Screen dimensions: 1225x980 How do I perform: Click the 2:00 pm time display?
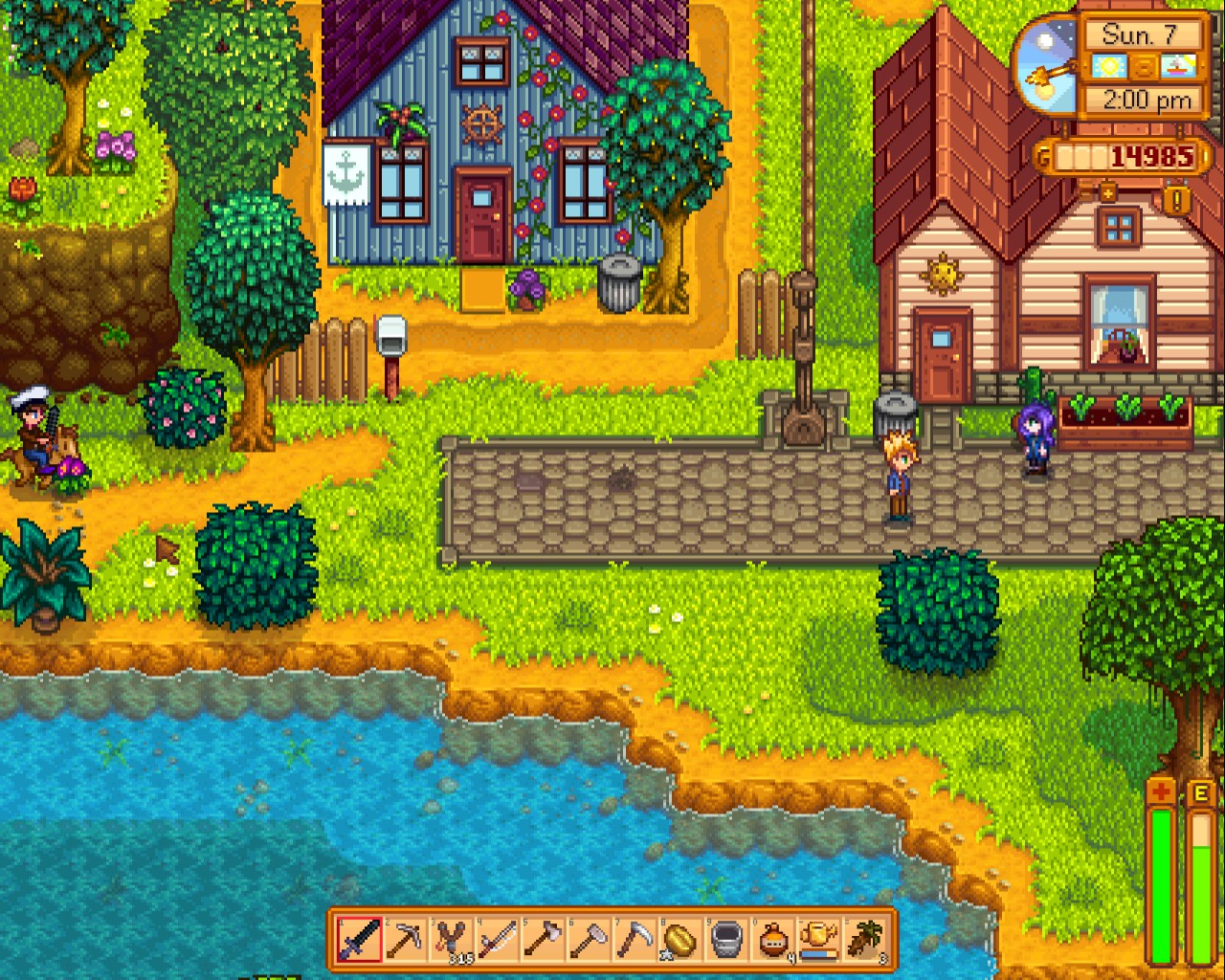pyautogui.click(x=1147, y=99)
